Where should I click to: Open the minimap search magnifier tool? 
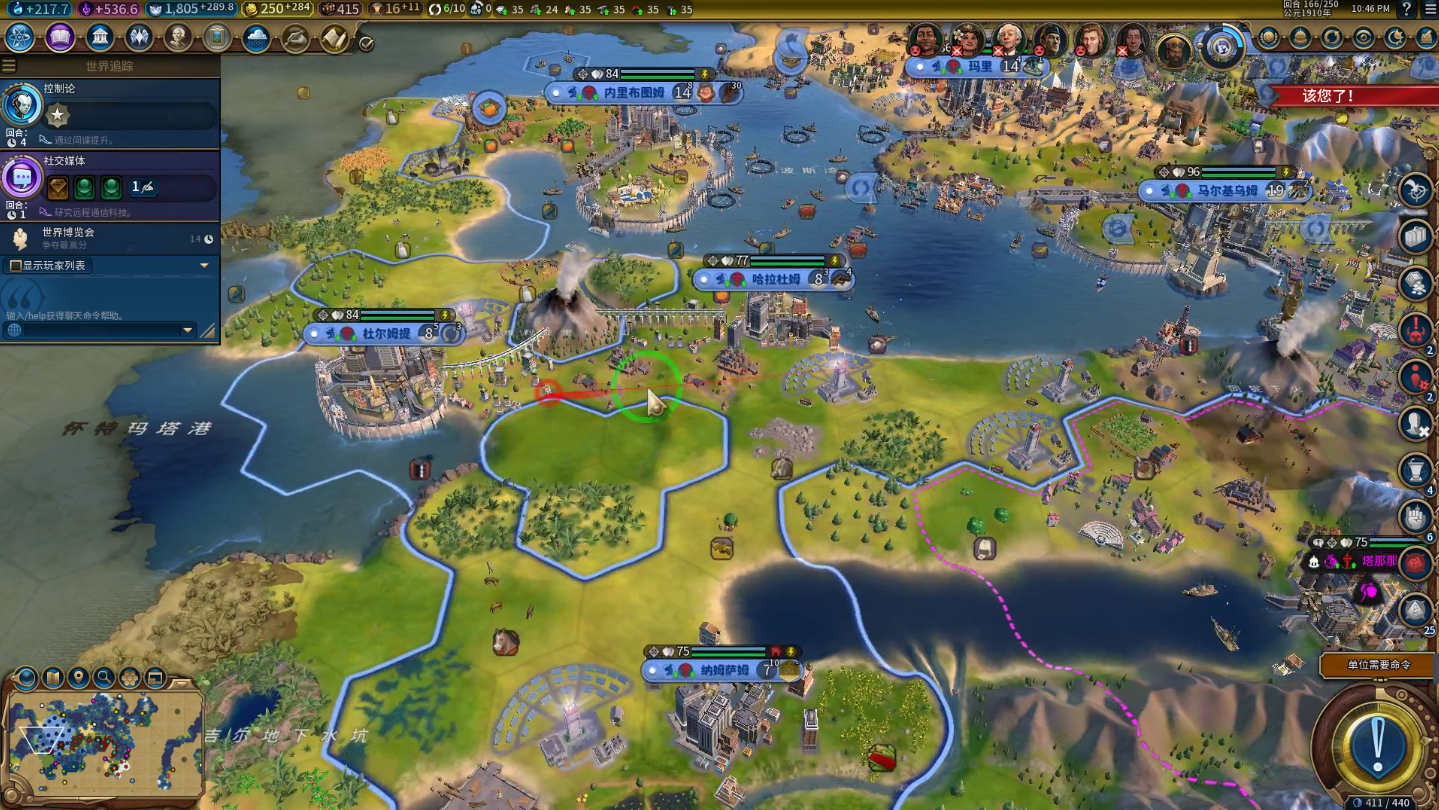pos(104,678)
